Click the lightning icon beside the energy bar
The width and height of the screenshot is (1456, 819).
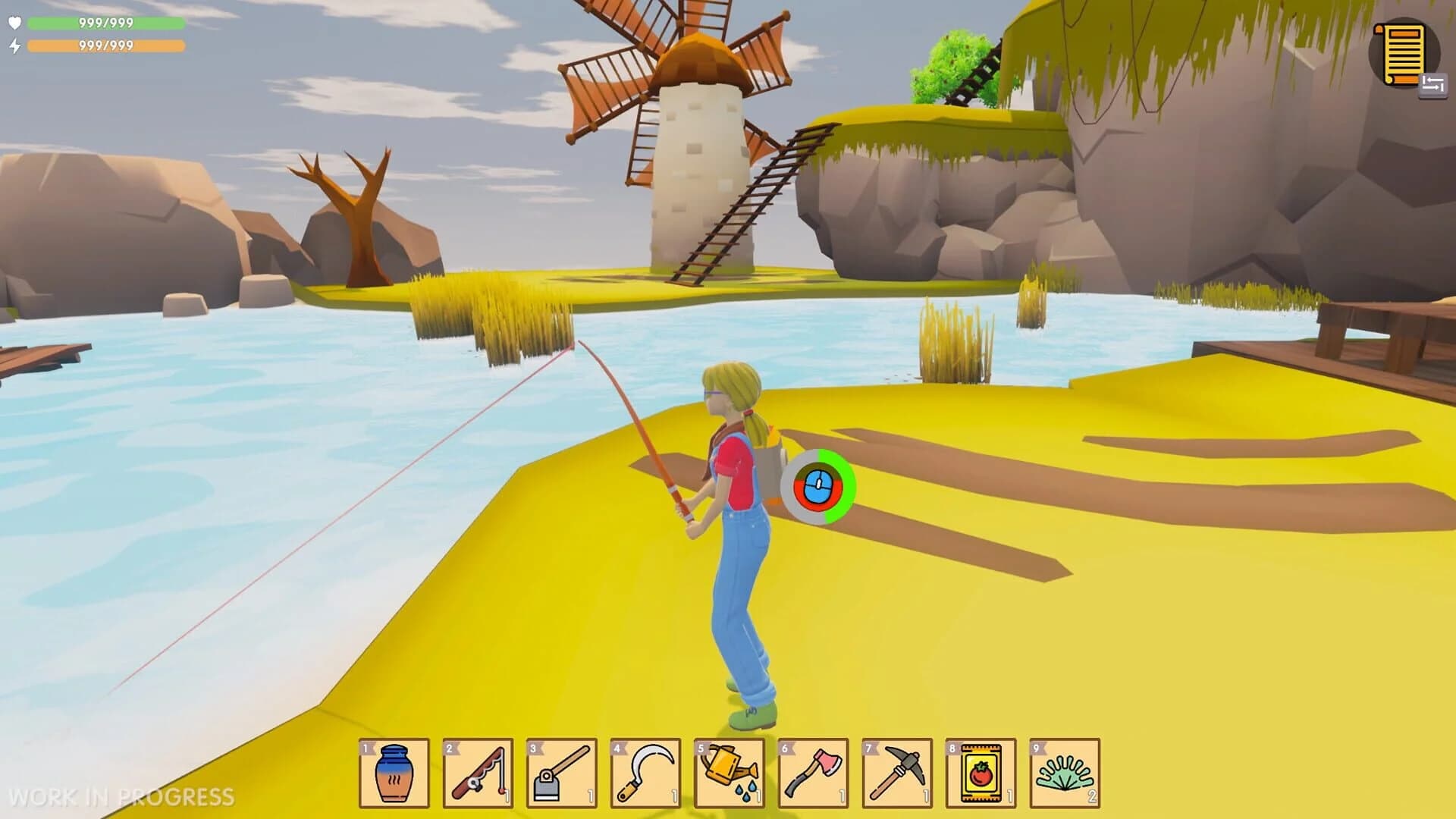point(17,45)
